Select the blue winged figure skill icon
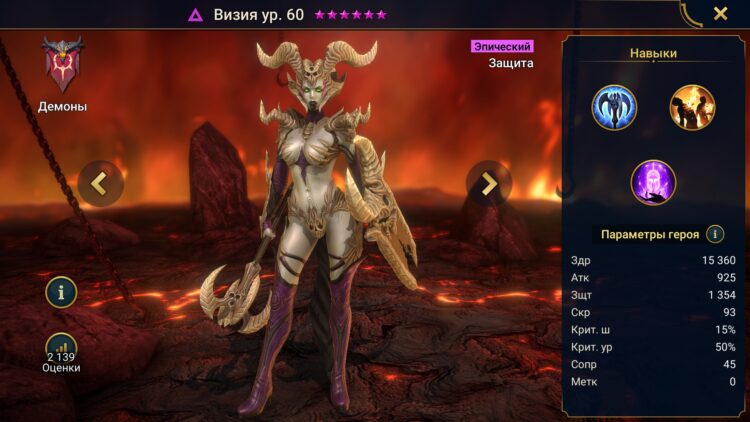 pos(614,107)
